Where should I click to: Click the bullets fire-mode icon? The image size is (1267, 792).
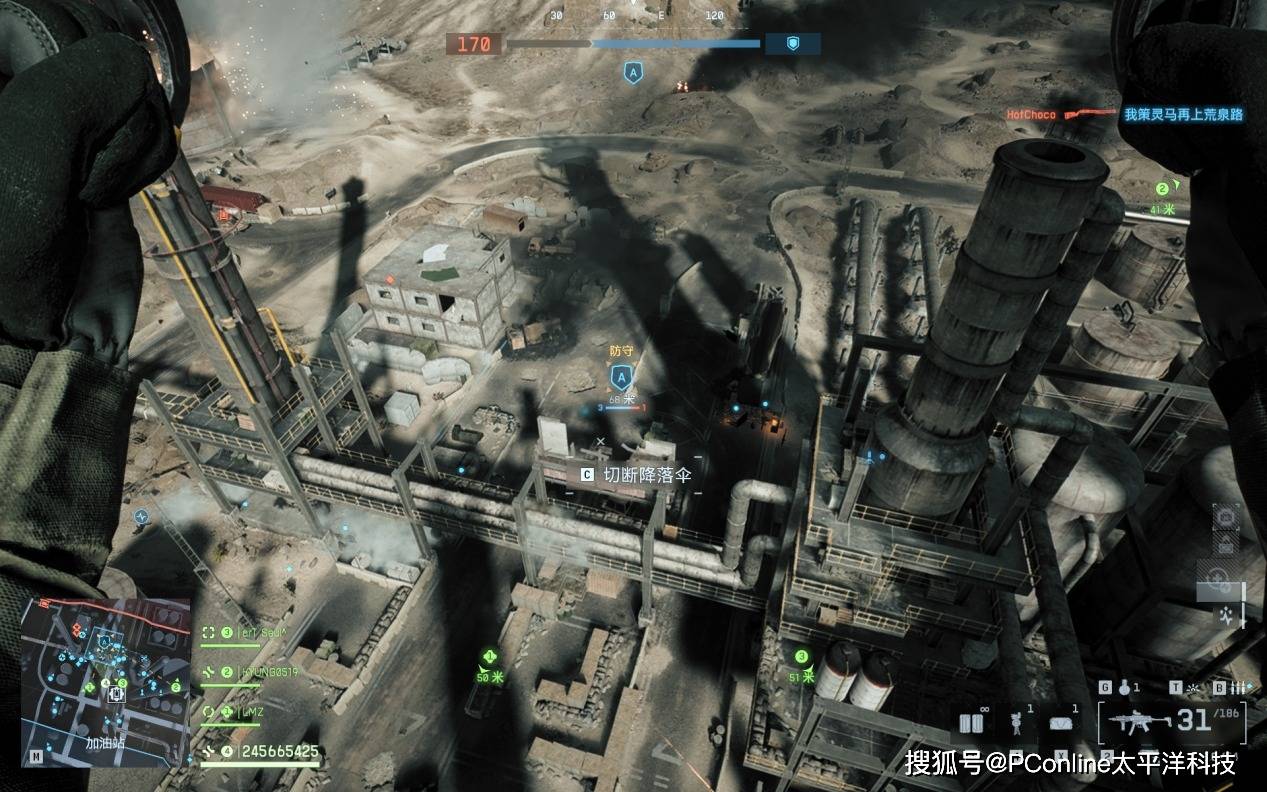point(1237,688)
